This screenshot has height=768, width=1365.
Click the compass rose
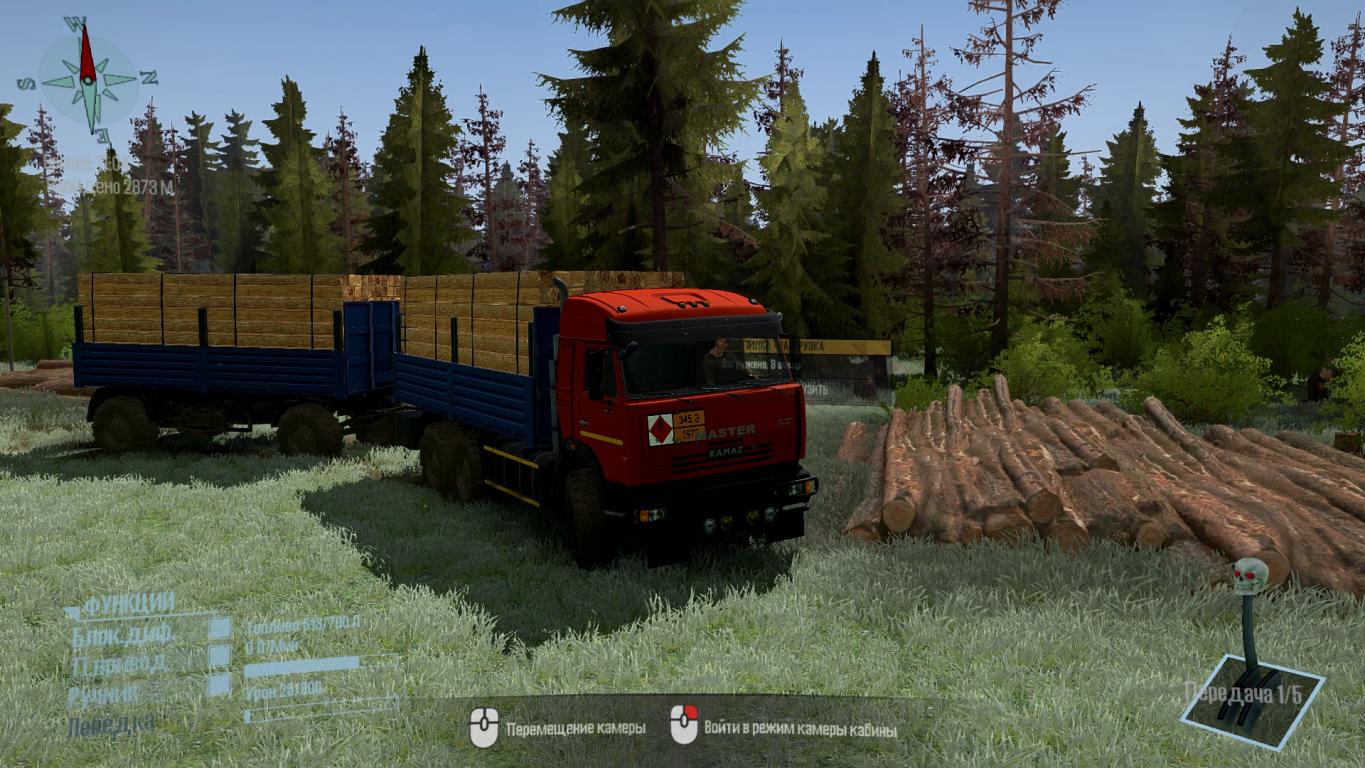point(88,78)
